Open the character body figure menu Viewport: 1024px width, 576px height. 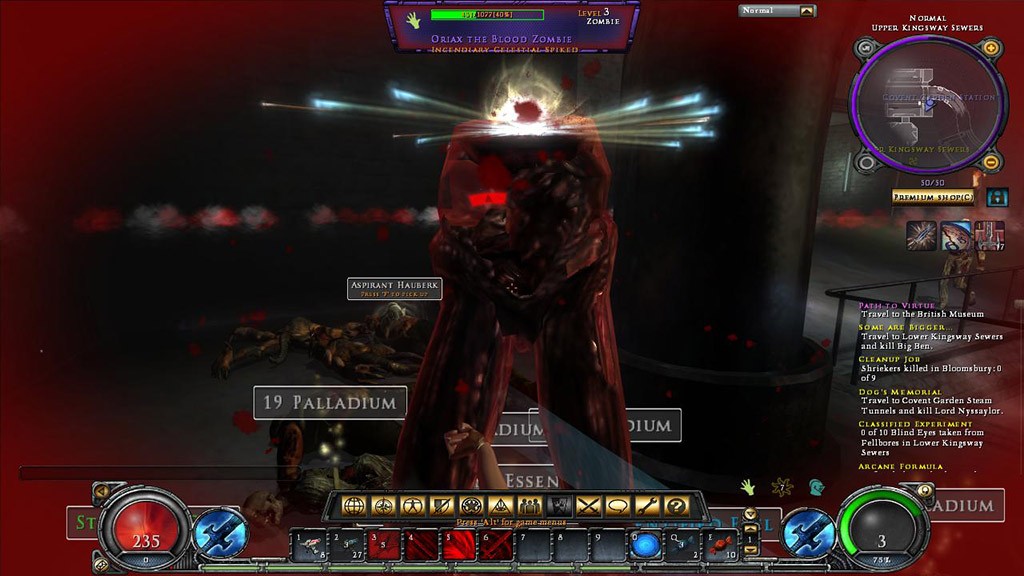point(411,506)
